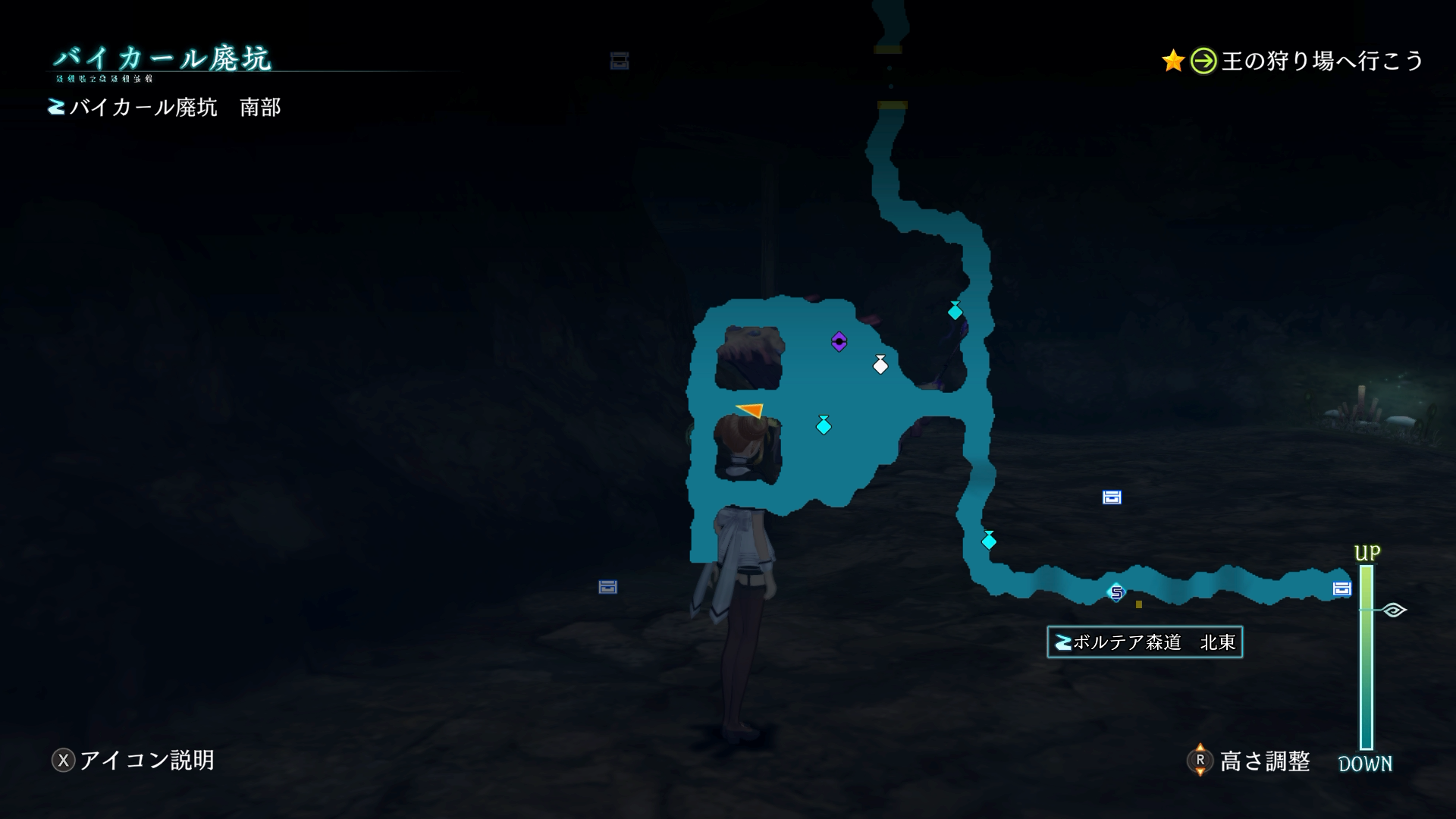Open the 王の狩り場へ行こう quest objective

[x=1321, y=61]
